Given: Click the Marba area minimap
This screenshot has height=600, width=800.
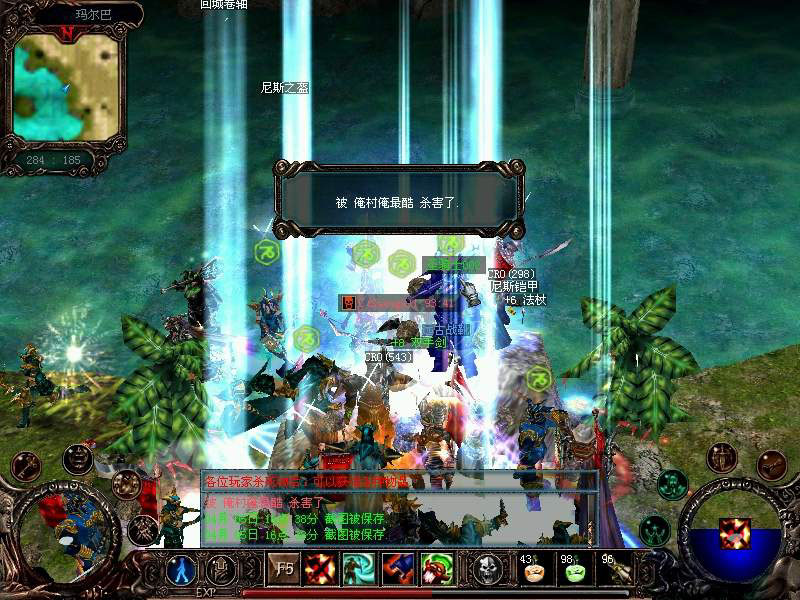Looking at the screenshot, I should click(x=67, y=84).
